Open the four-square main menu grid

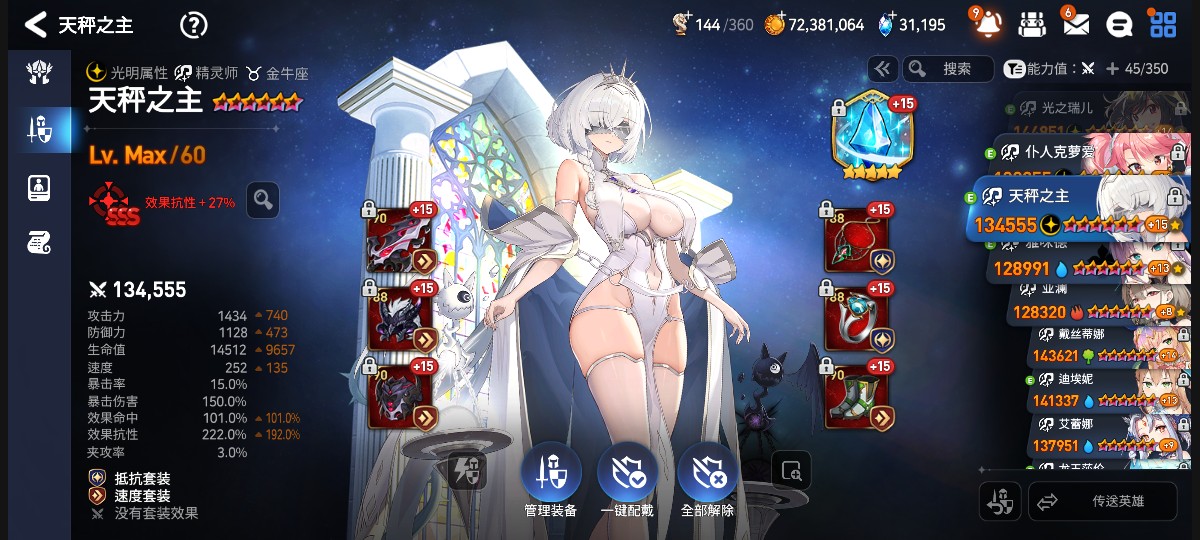[x=1163, y=25]
